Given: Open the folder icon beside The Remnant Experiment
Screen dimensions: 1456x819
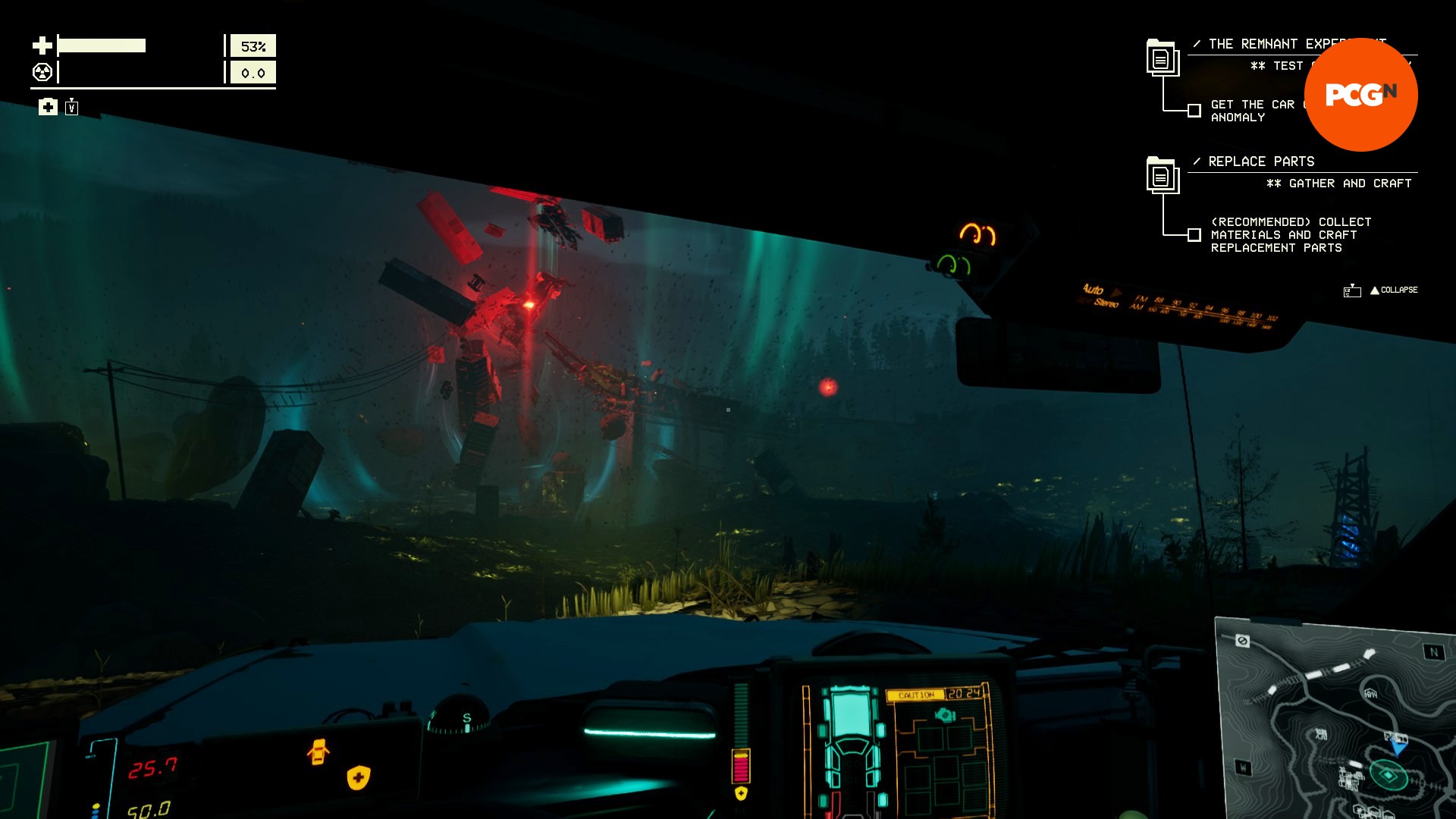Looking at the screenshot, I should (x=1162, y=58).
